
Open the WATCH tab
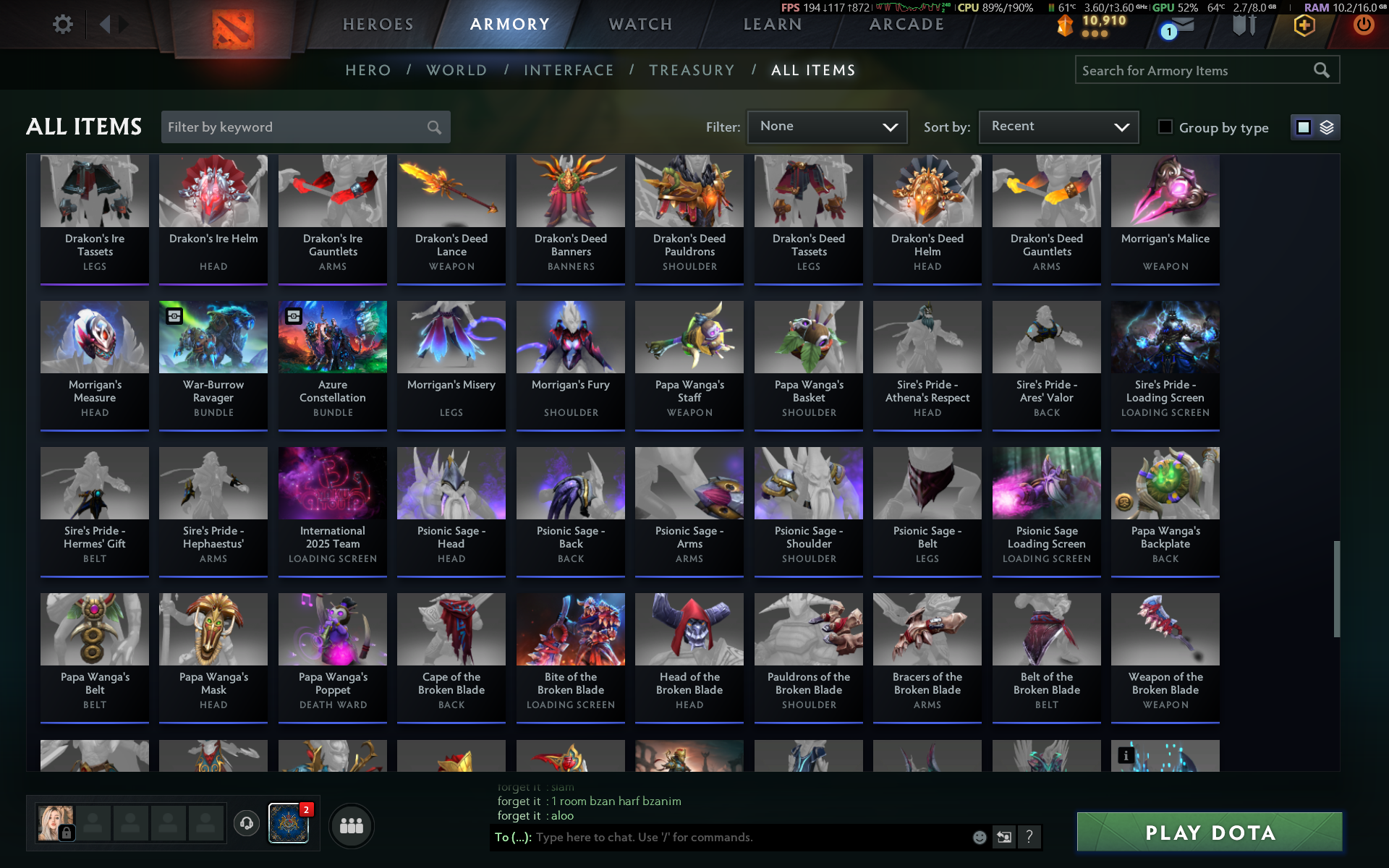click(640, 25)
